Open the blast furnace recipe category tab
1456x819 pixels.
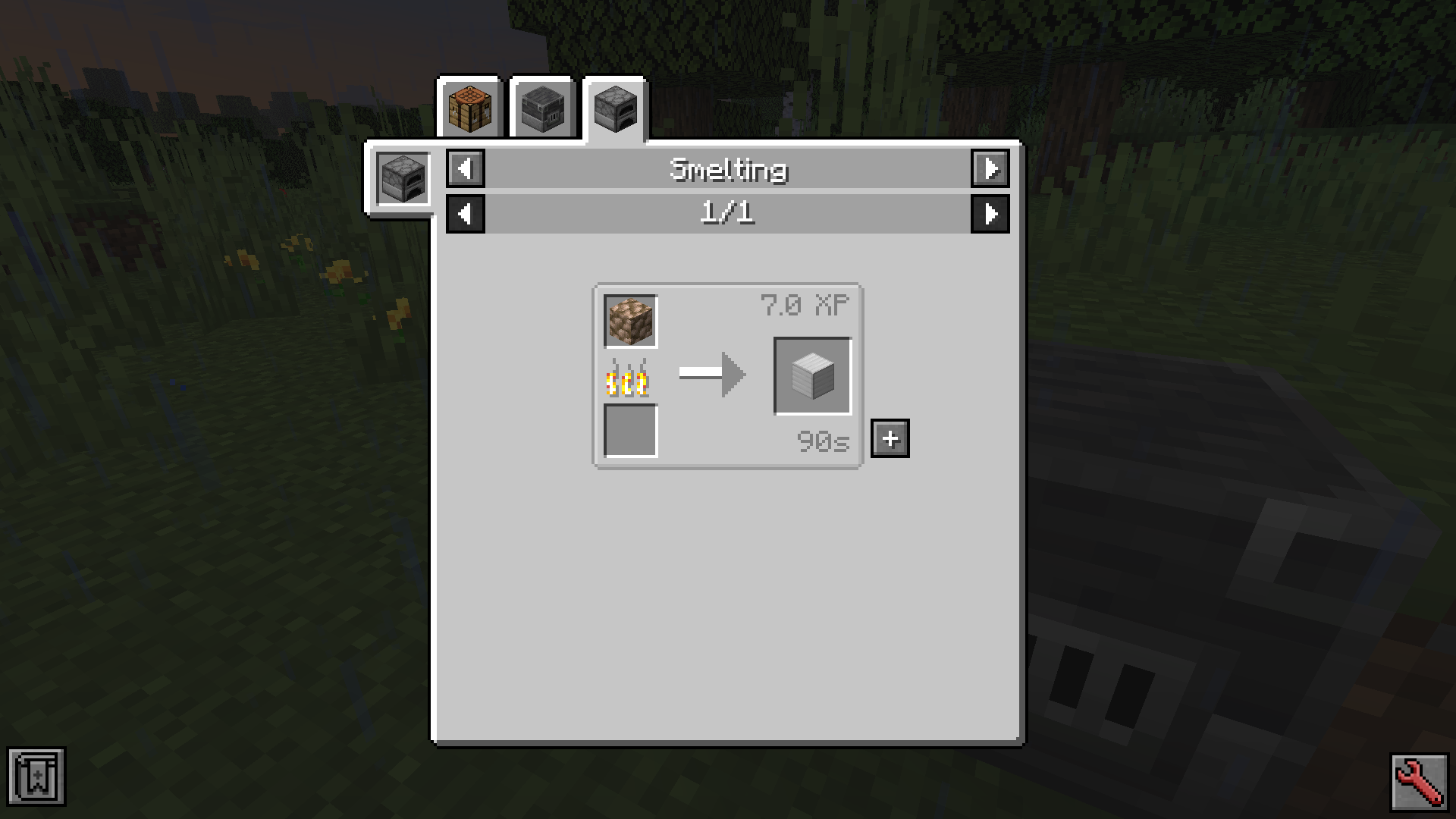(543, 108)
